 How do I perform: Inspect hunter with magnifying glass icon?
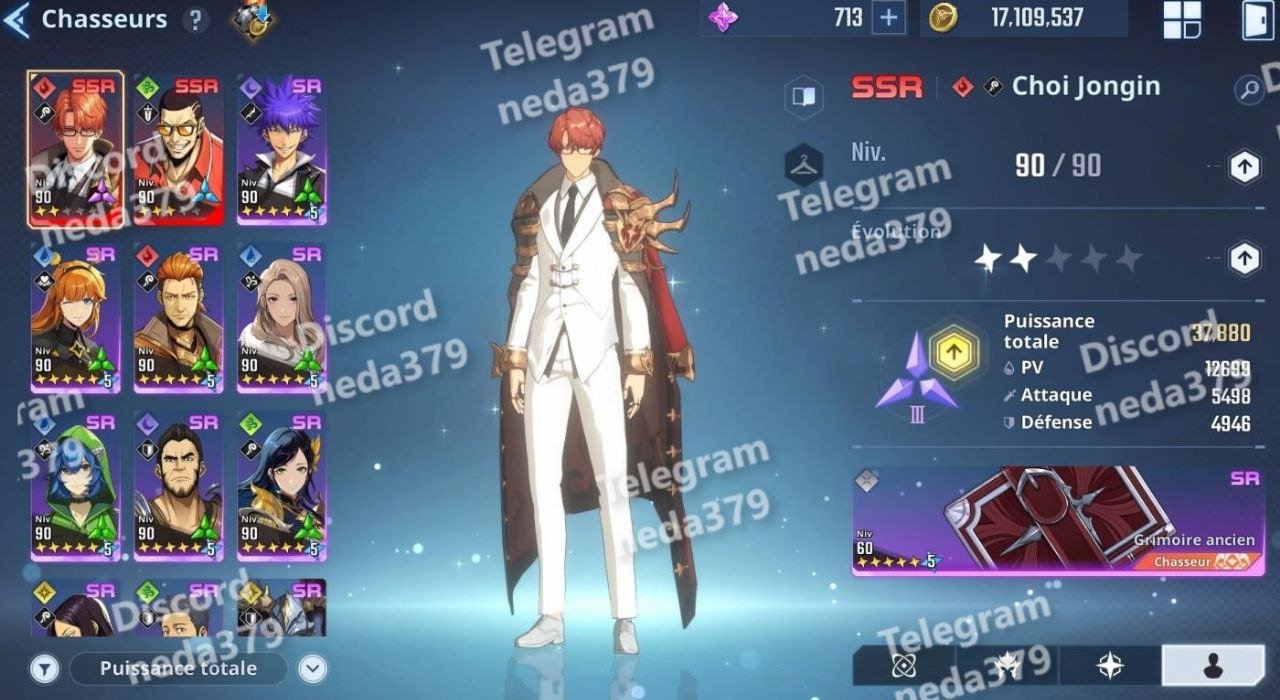1249,90
